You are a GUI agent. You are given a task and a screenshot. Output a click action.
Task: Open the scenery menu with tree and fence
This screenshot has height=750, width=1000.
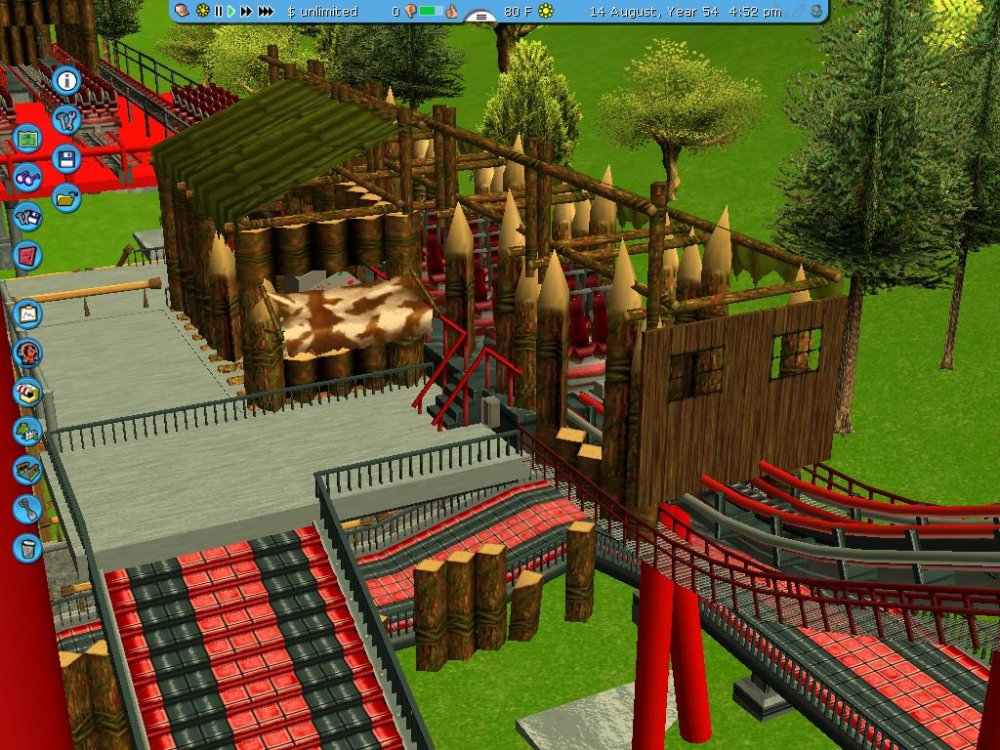[x=27, y=431]
